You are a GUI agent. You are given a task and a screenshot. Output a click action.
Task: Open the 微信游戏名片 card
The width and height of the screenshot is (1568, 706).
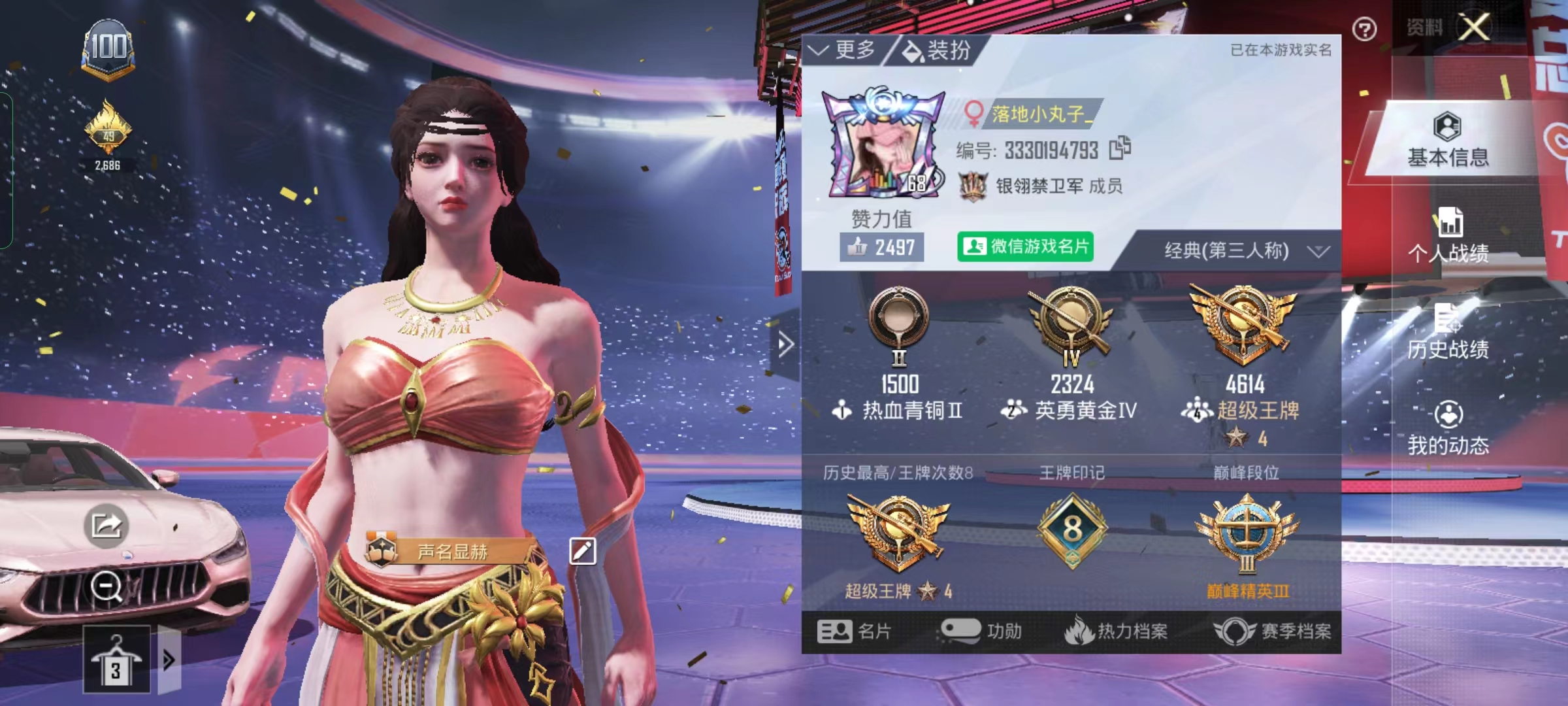(1025, 247)
